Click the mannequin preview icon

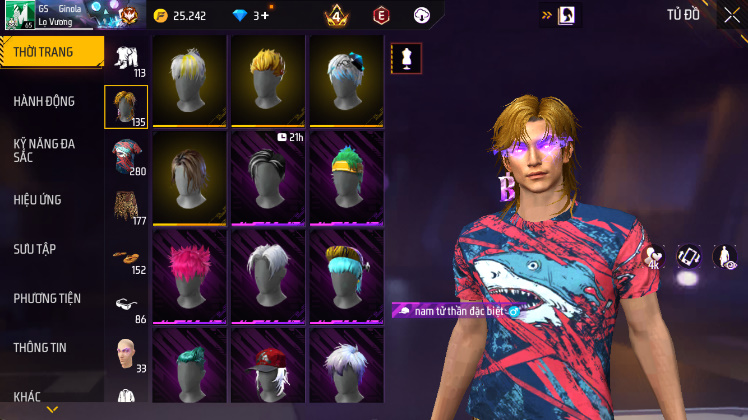point(406,58)
